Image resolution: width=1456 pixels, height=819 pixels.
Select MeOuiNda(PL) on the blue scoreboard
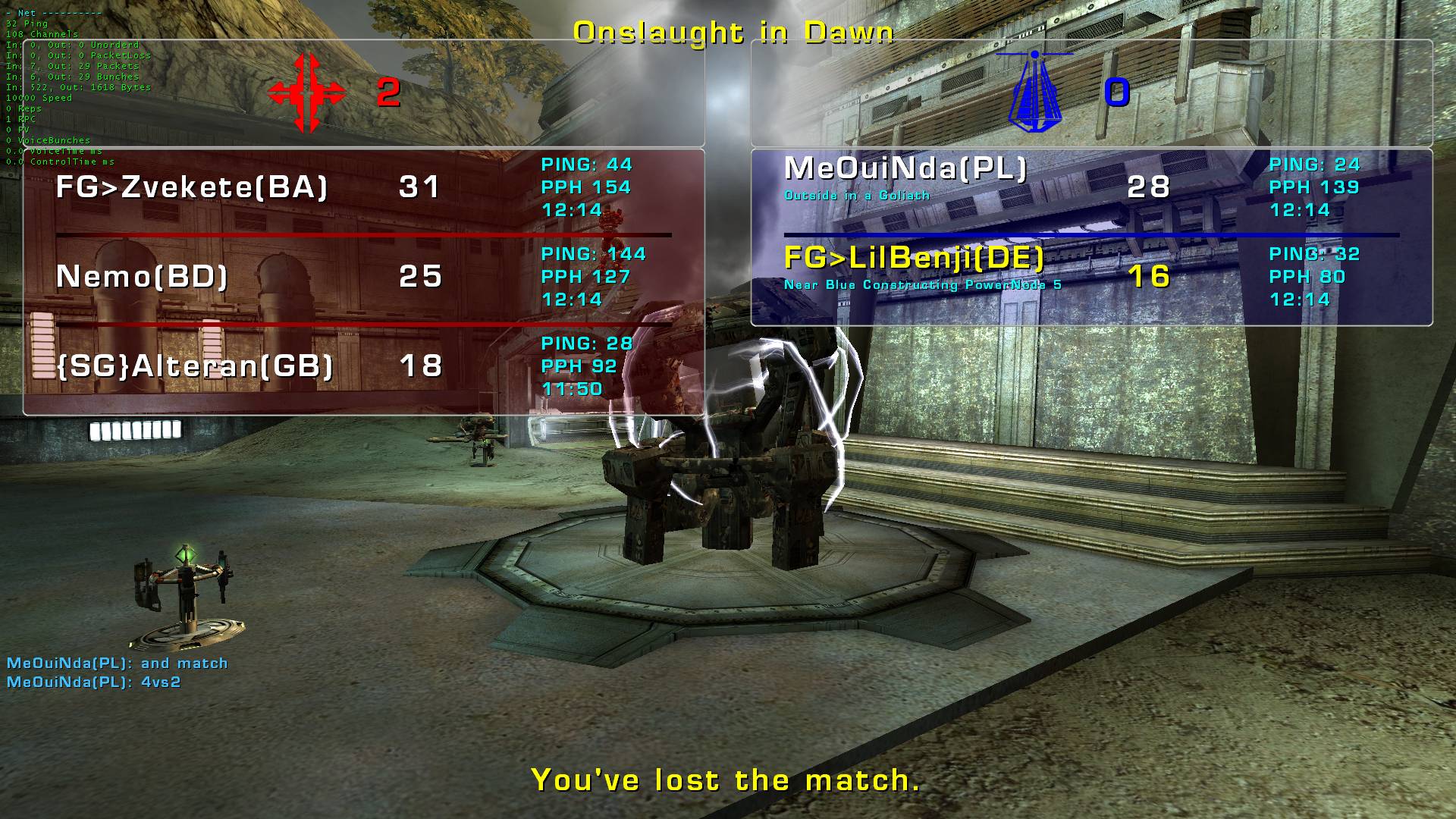coord(905,168)
